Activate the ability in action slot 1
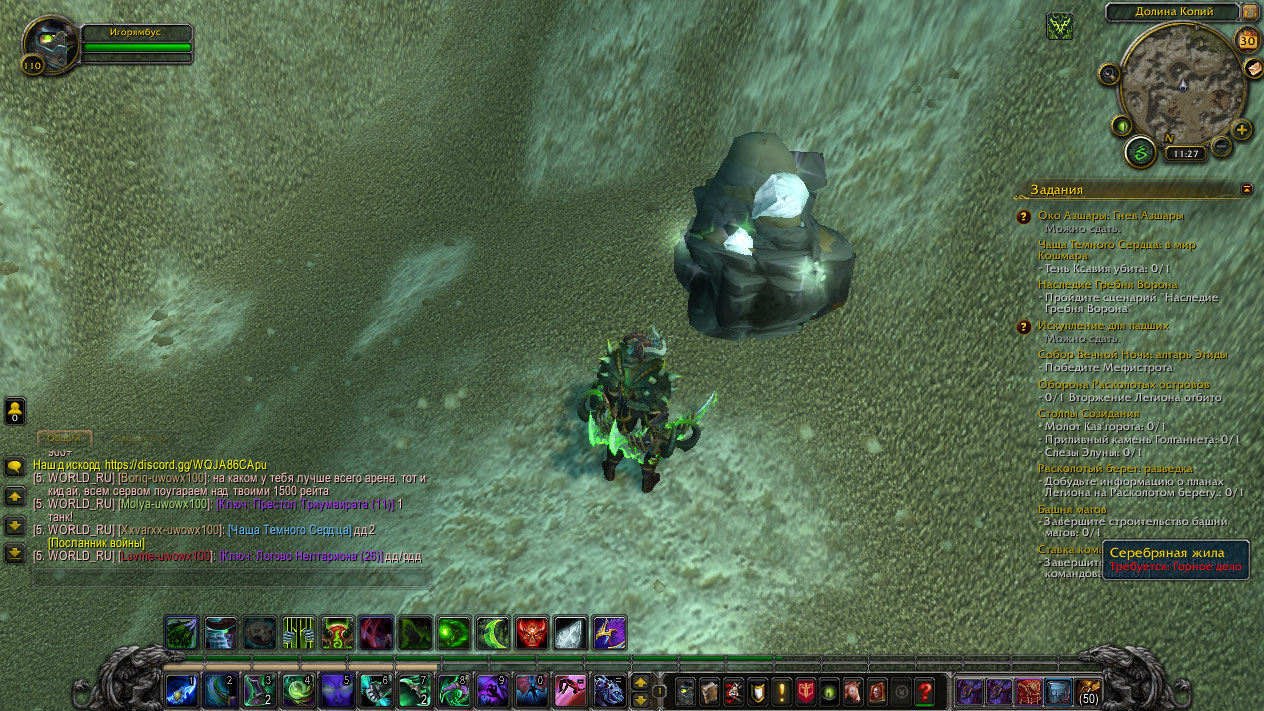The height and width of the screenshot is (711, 1264). [182, 690]
